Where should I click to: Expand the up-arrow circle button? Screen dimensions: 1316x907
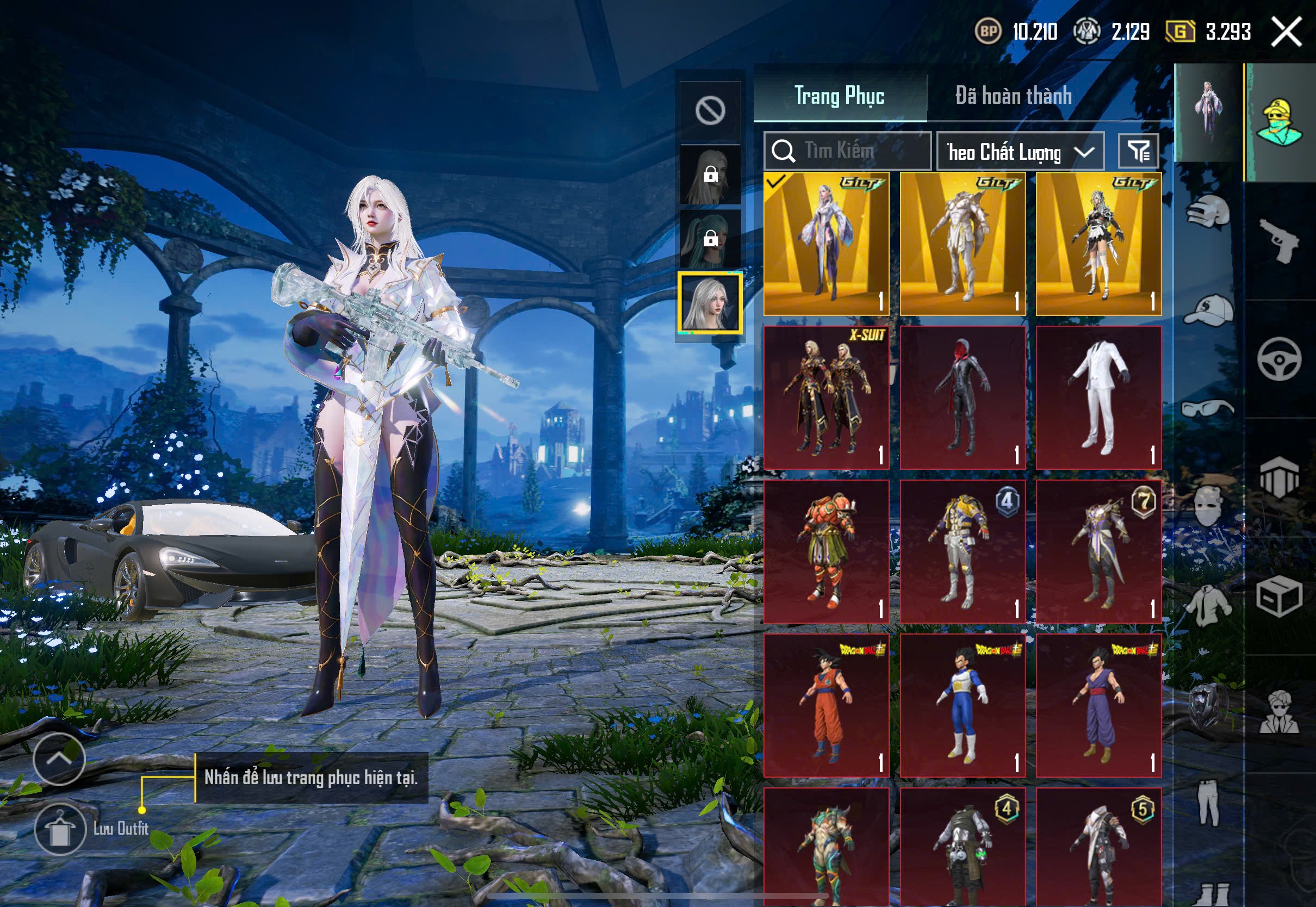tap(59, 759)
